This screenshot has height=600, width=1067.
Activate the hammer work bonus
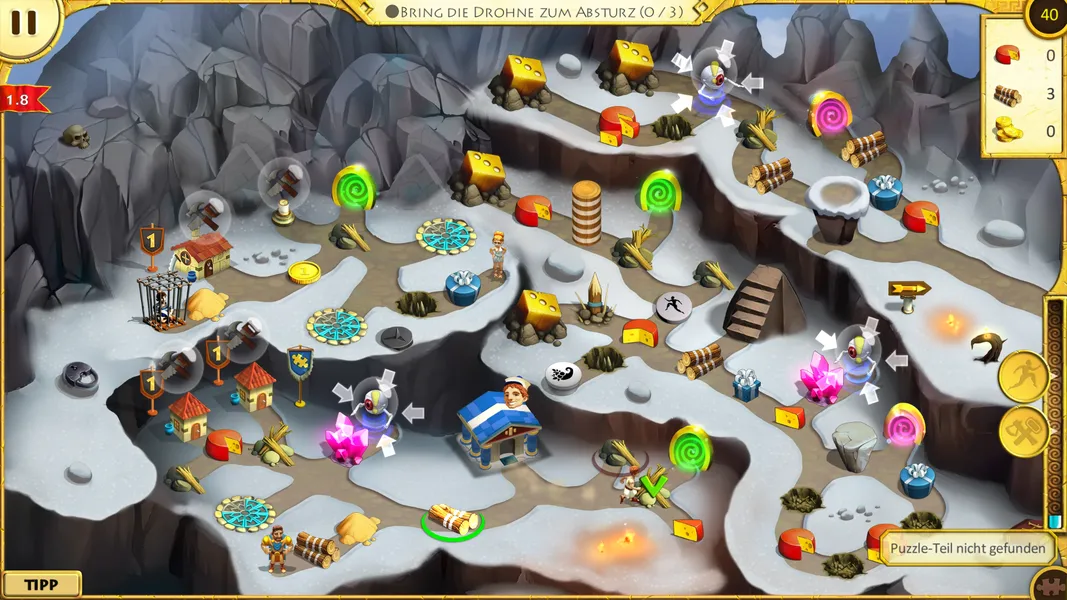[x=1023, y=432]
